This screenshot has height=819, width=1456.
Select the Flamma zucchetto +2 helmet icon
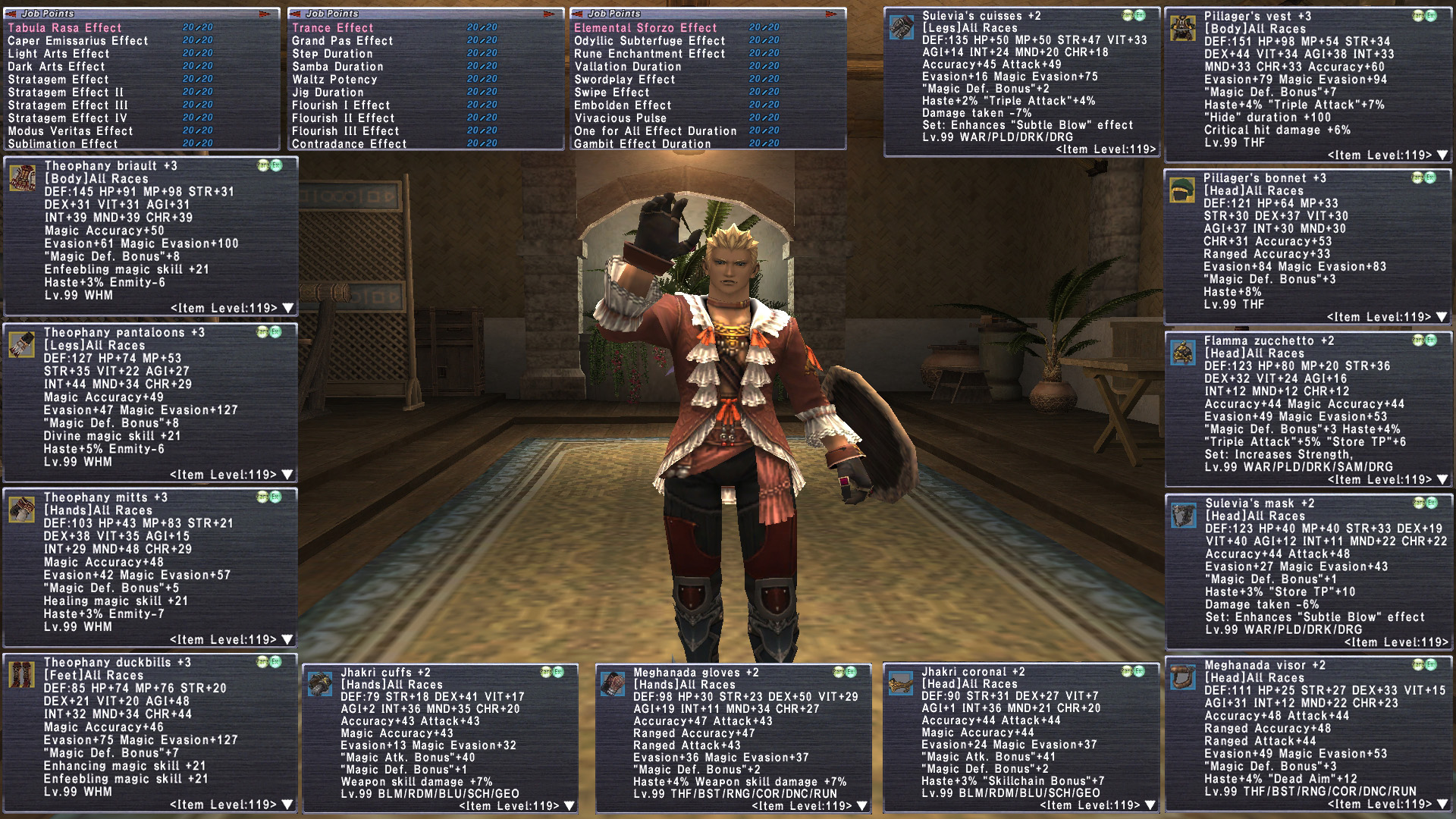click(1183, 353)
